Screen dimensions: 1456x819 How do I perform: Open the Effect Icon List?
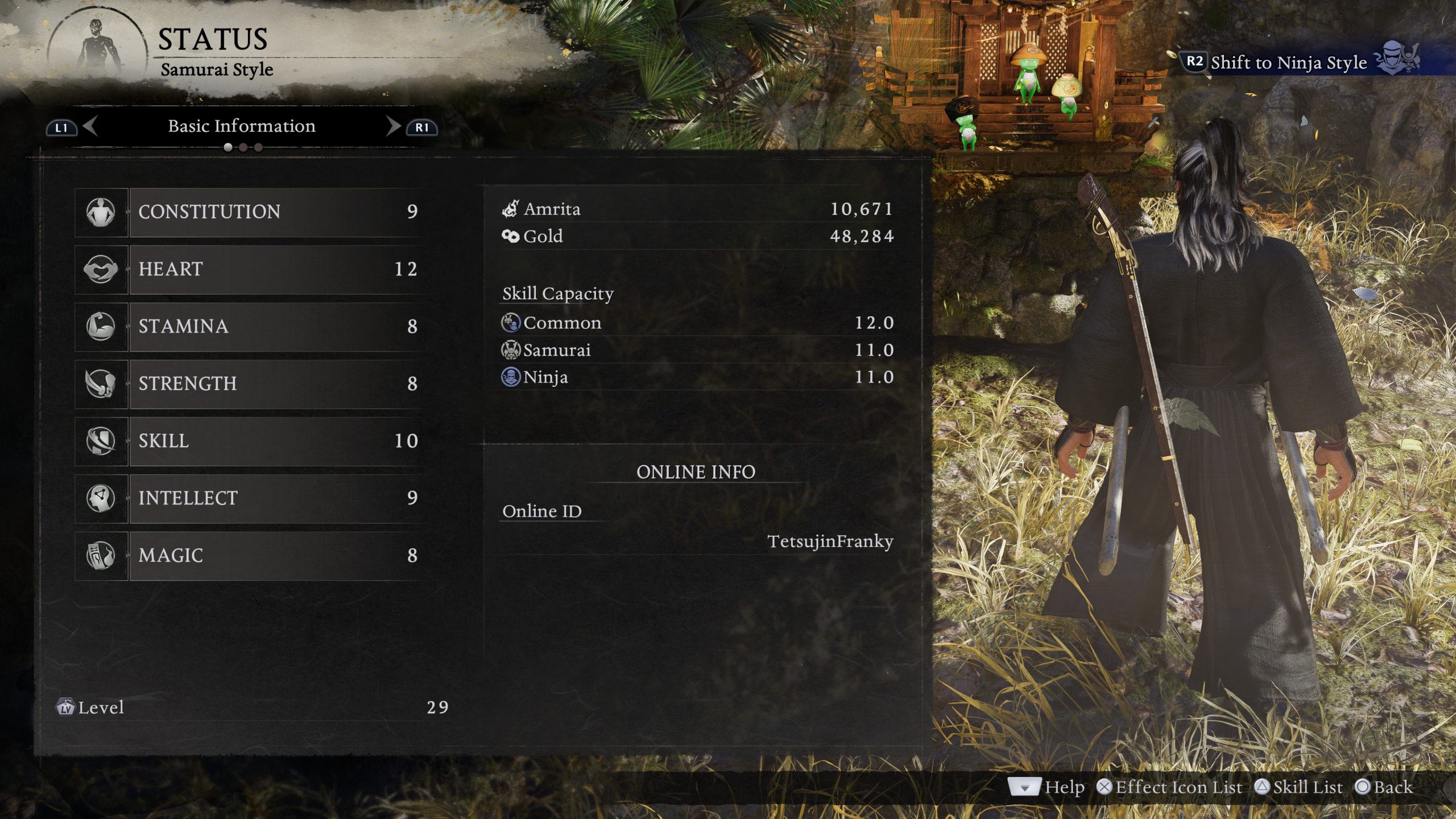tap(1172, 787)
